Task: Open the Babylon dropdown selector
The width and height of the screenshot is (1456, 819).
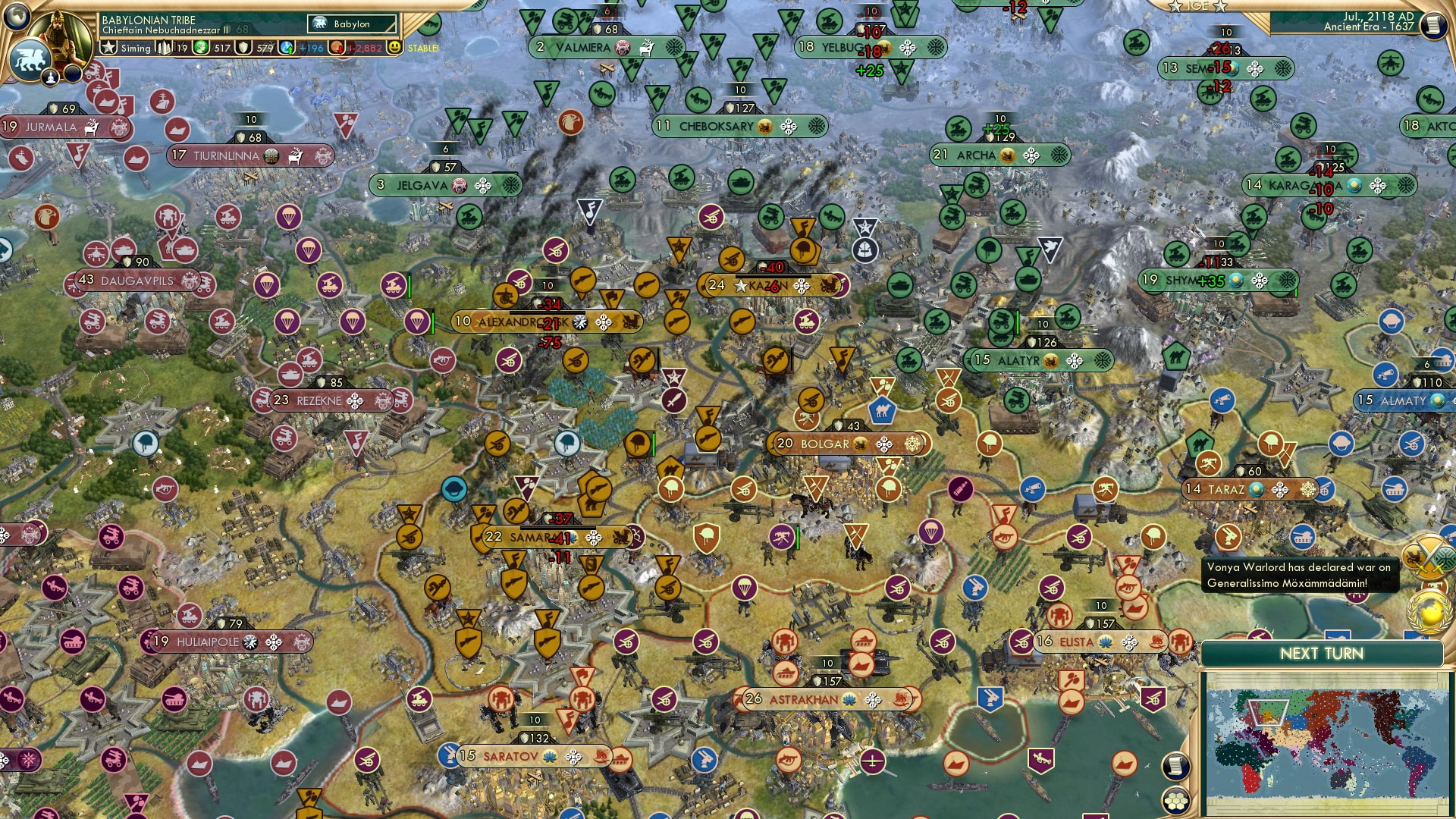Action: [x=350, y=24]
